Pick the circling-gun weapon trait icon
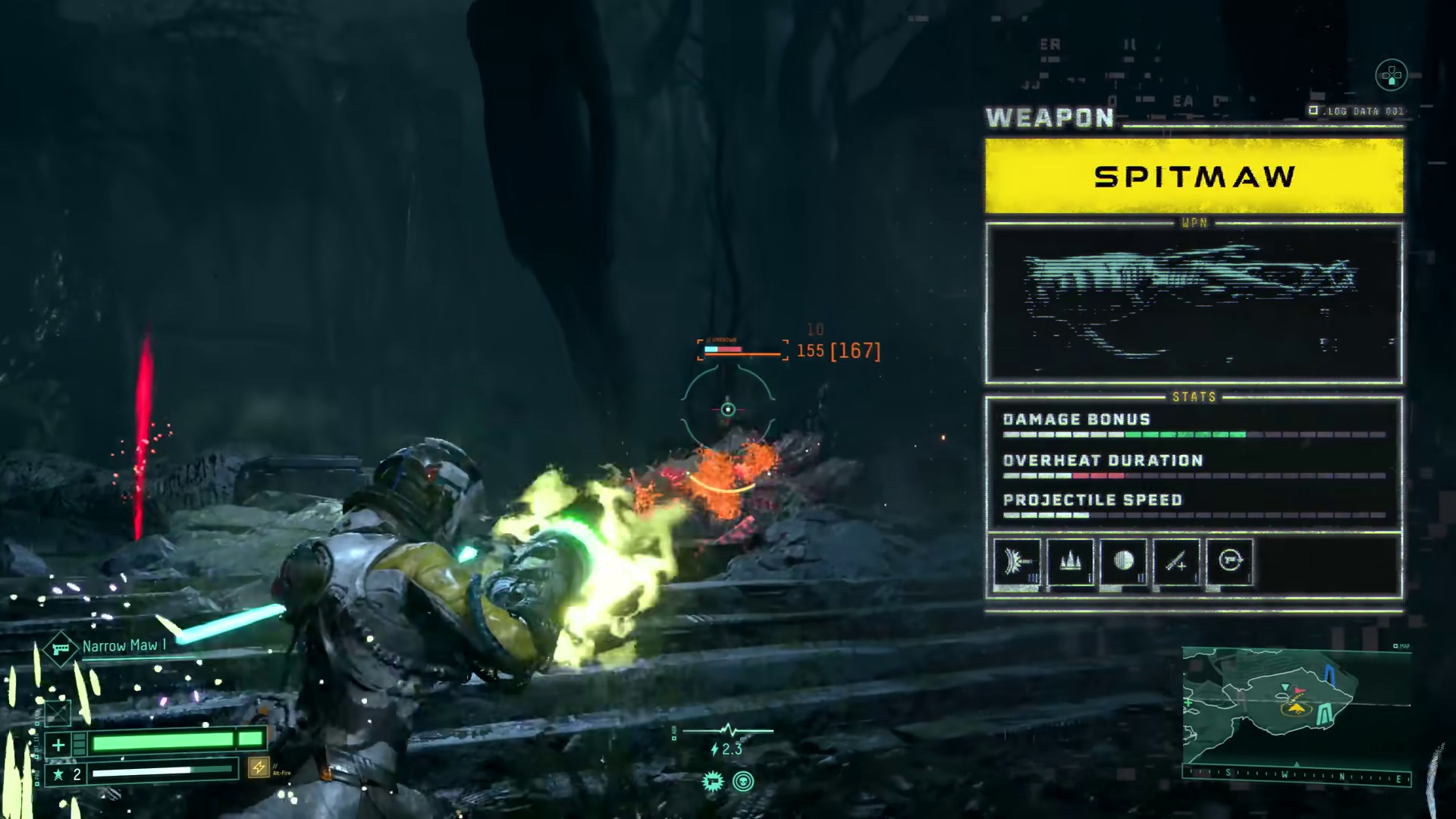 pos(1230,562)
